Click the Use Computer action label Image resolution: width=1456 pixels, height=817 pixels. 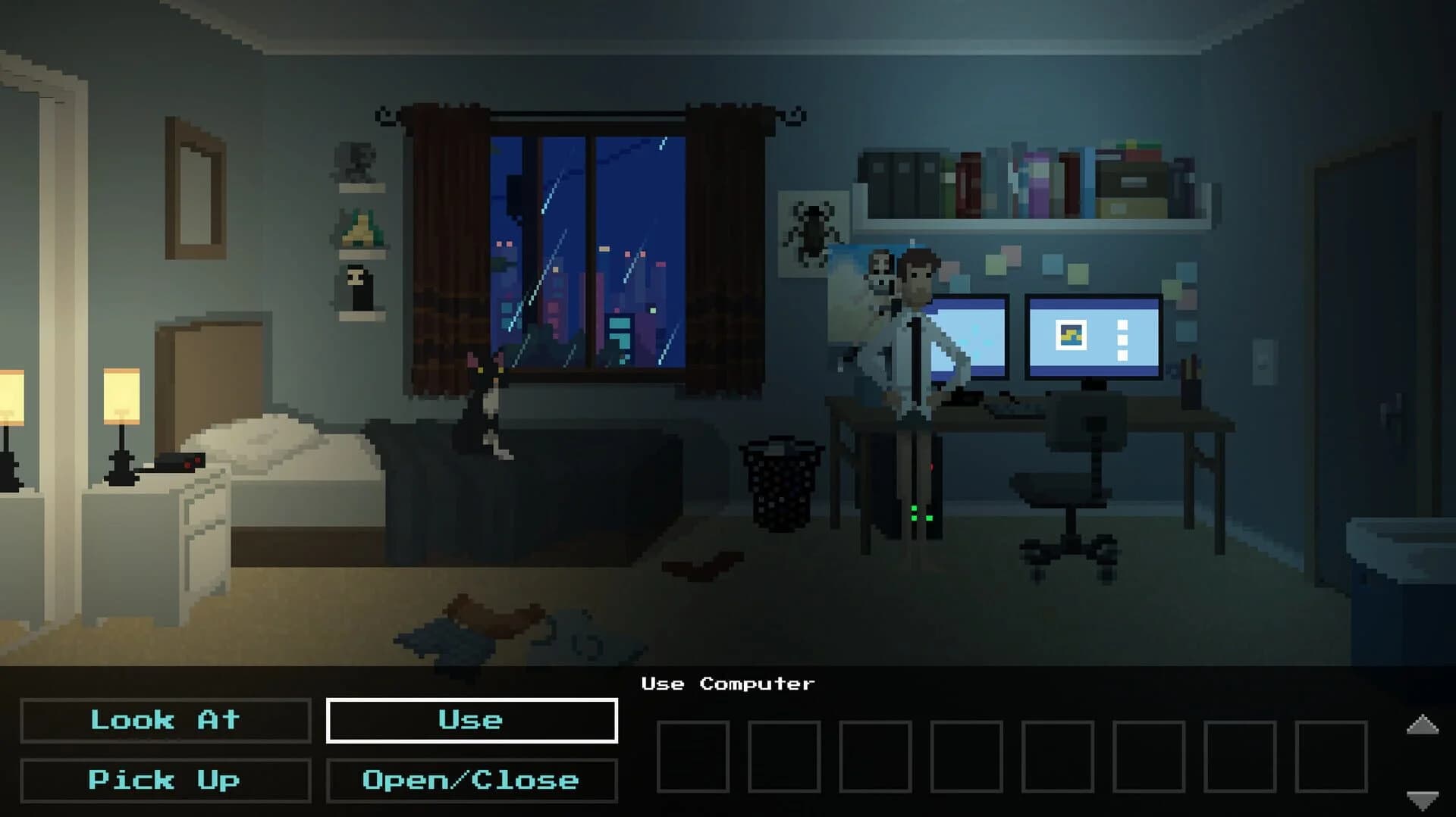729,684
